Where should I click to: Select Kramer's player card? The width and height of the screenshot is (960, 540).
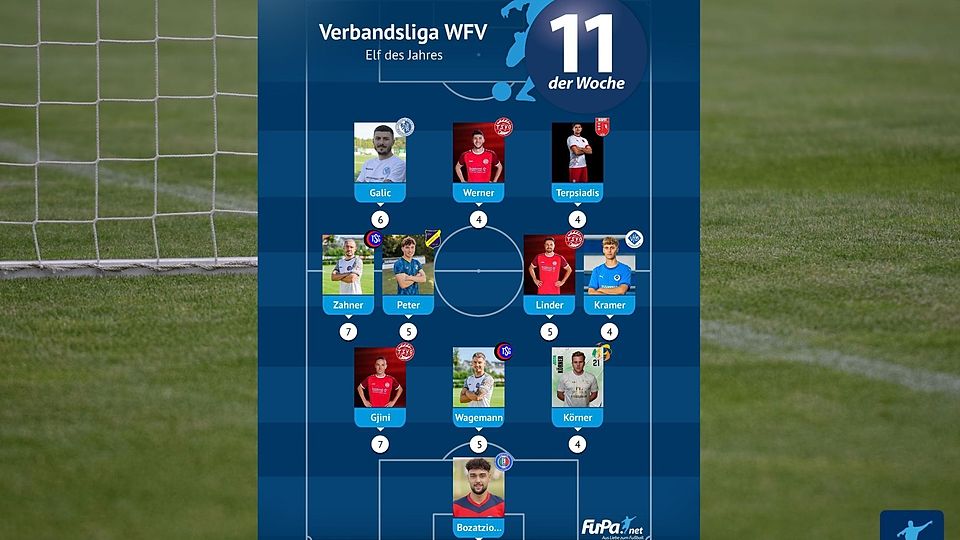point(610,272)
